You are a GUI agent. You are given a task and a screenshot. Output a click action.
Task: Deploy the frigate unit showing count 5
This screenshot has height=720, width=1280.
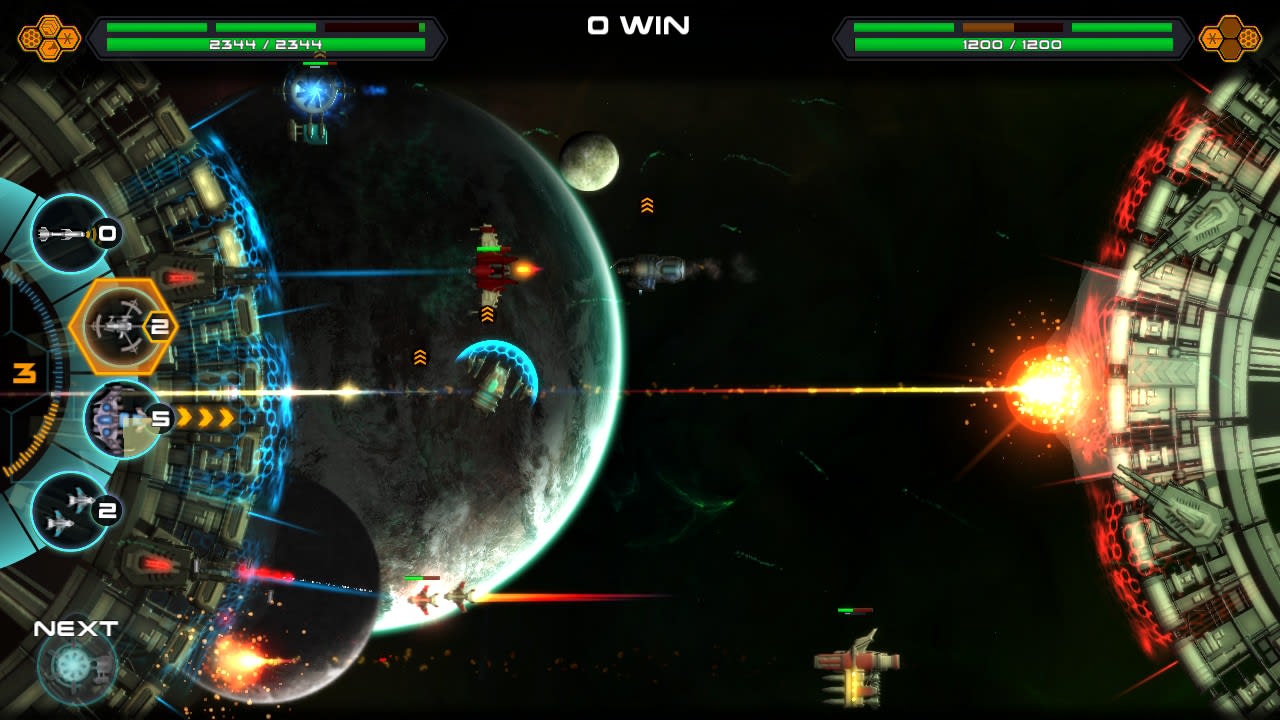click(118, 418)
